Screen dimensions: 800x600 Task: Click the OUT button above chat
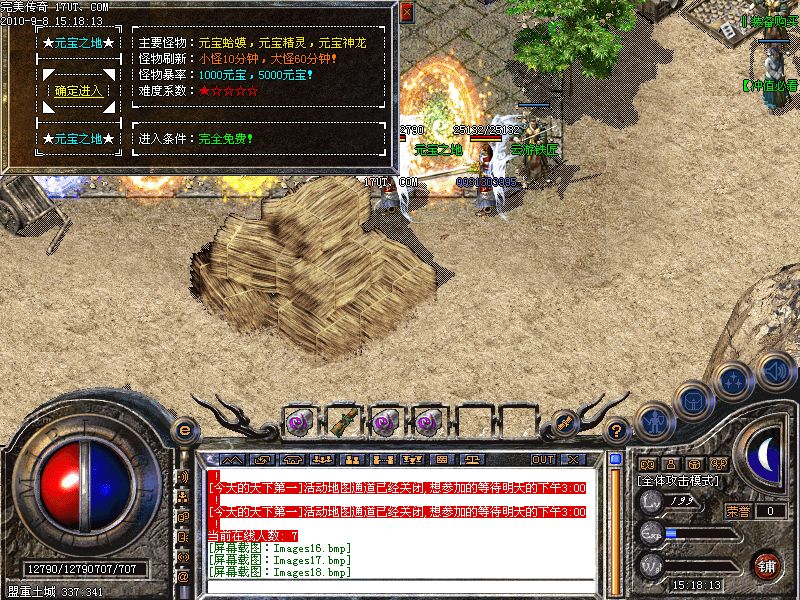(543, 459)
